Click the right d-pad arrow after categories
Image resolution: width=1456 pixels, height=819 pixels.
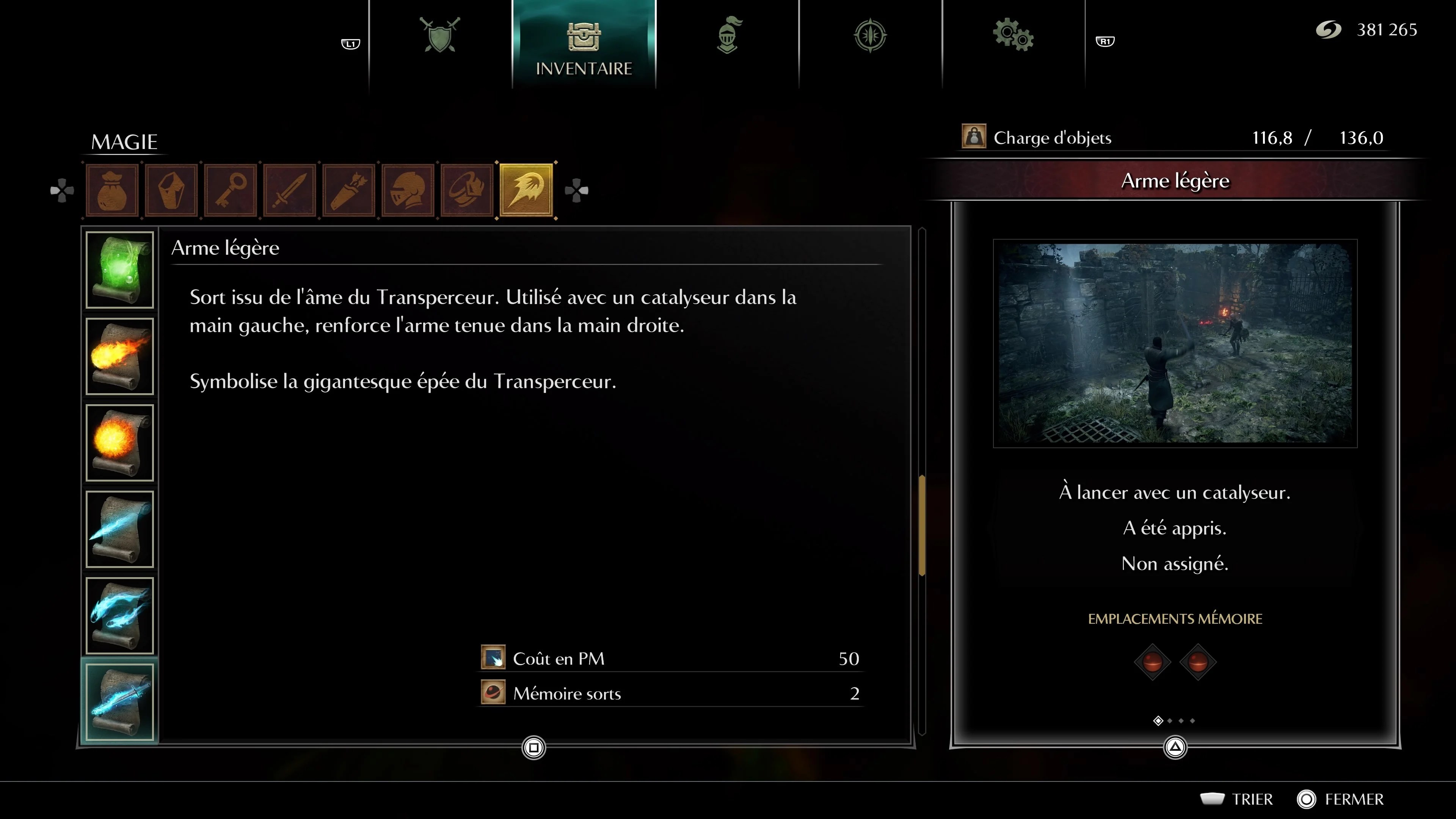click(x=577, y=190)
